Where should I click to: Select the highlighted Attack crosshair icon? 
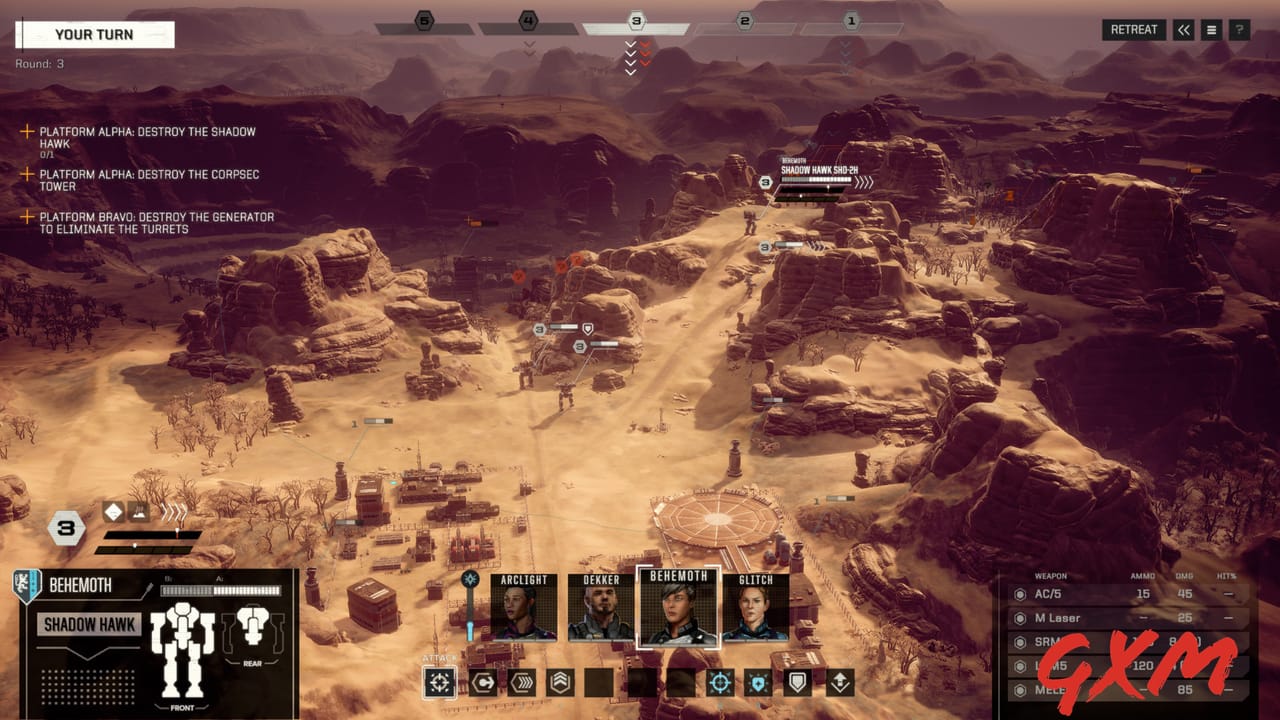click(438, 682)
